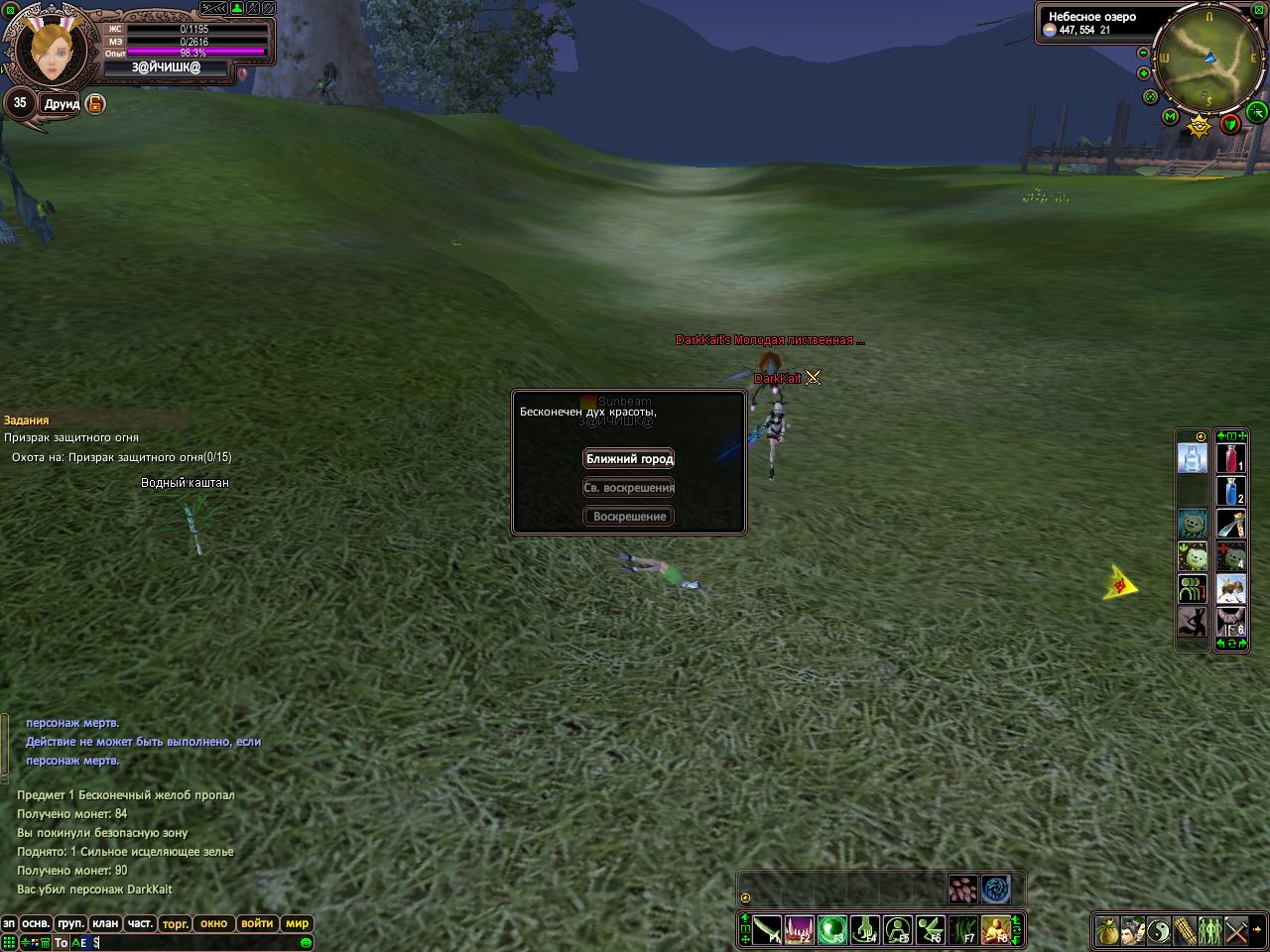Select the торг. chat tab
The width and height of the screenshot is (1270, 952).
coord(176,923)
